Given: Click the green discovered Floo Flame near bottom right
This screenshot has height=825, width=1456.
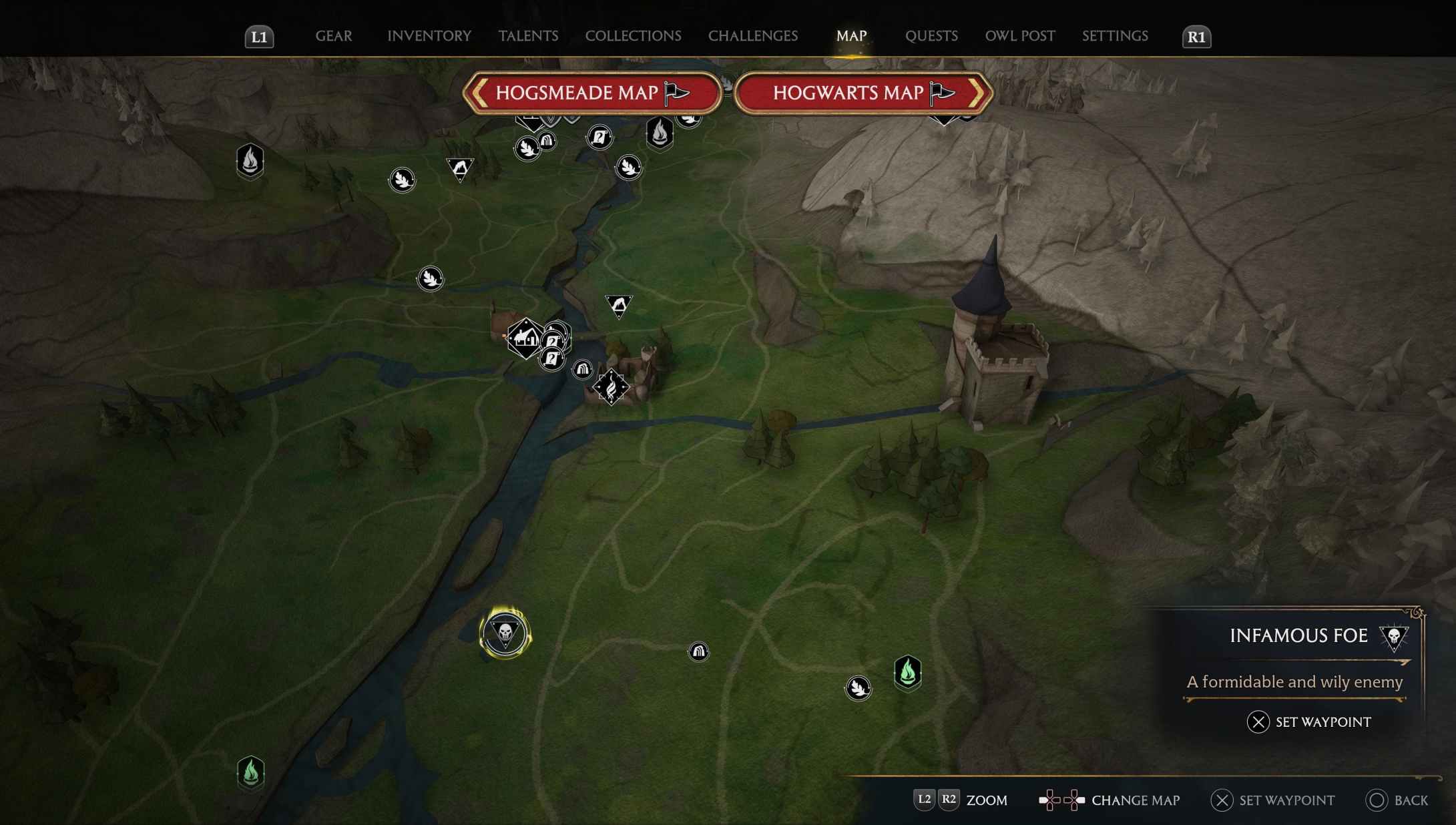Looking at the screenshot, I should [x=909, y=674].
